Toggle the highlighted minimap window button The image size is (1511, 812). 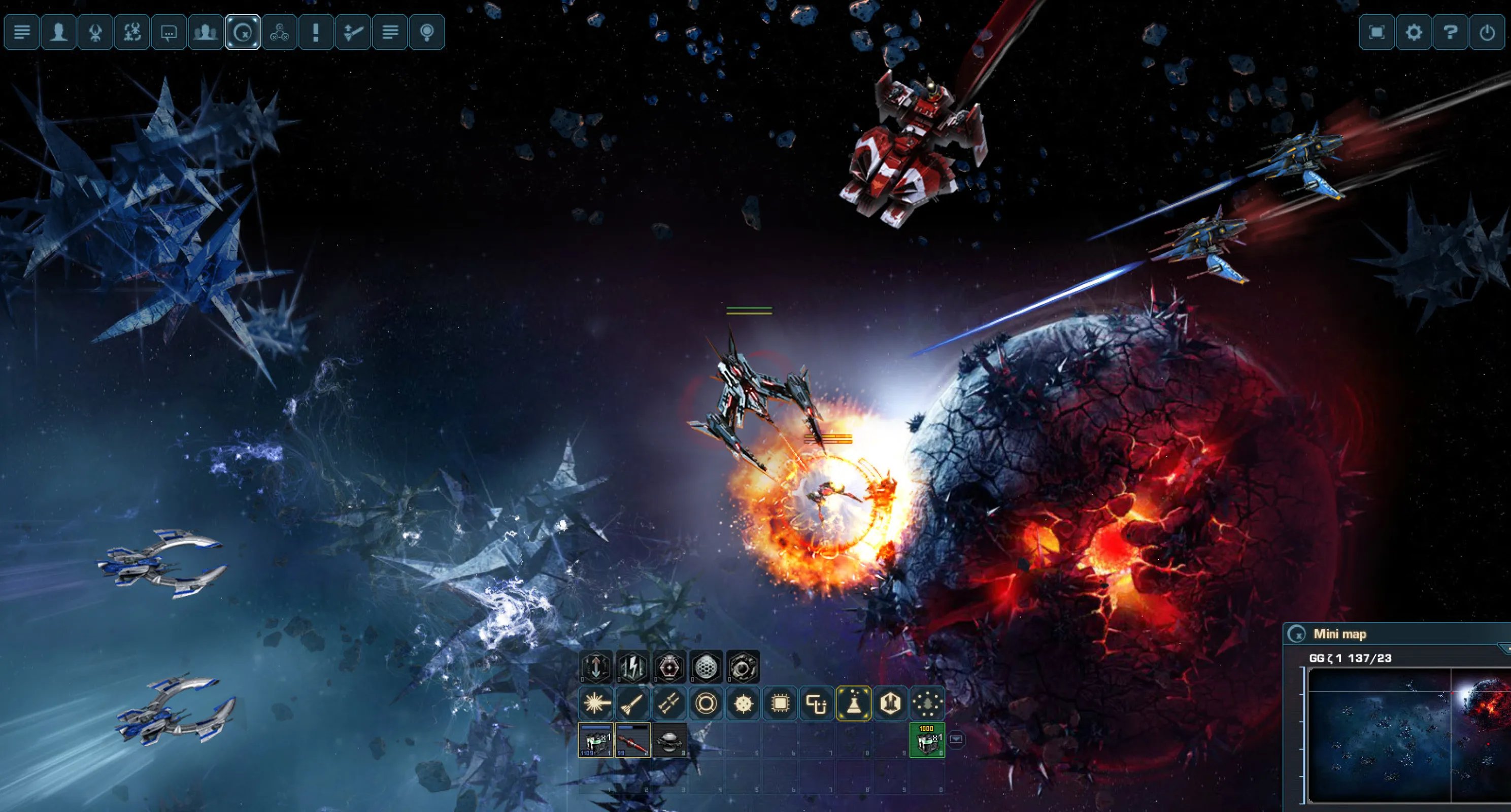tap(243, 31)
